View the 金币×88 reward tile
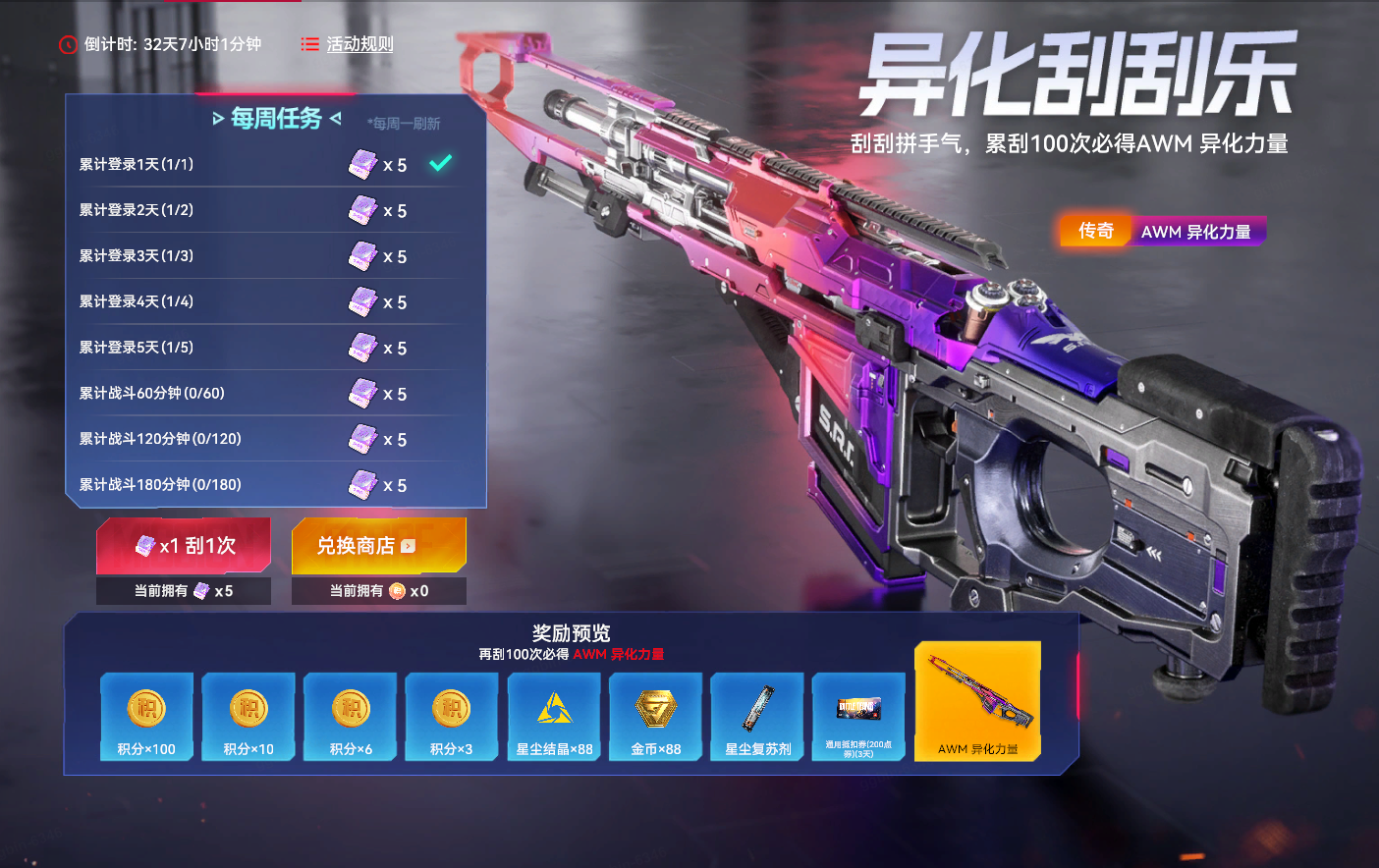 (x=656, y=717)
